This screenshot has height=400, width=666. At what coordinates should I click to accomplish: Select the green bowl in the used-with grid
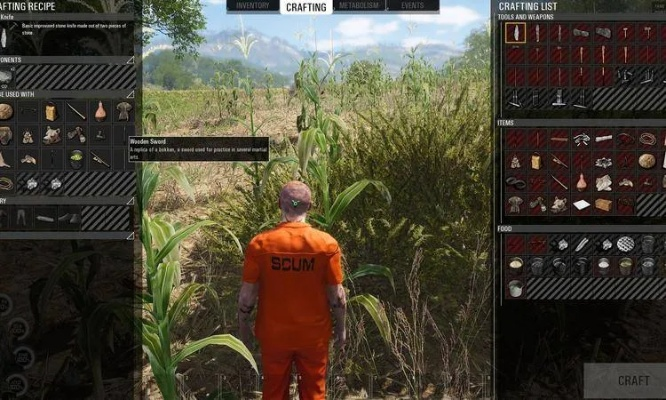click(76, 158)
